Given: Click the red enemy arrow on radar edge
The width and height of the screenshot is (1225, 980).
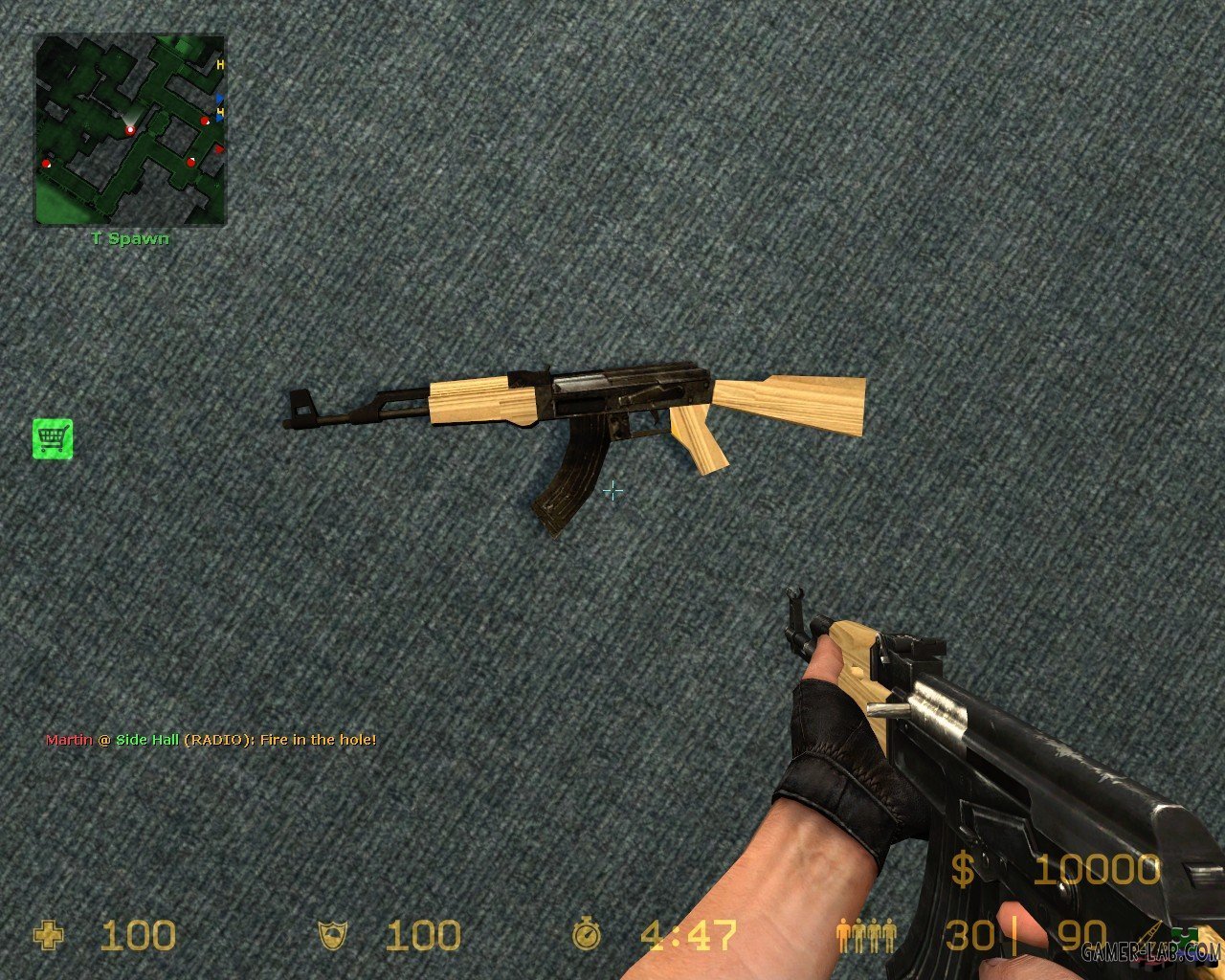Looking at the screenshot, I should (x=219, y=148).
